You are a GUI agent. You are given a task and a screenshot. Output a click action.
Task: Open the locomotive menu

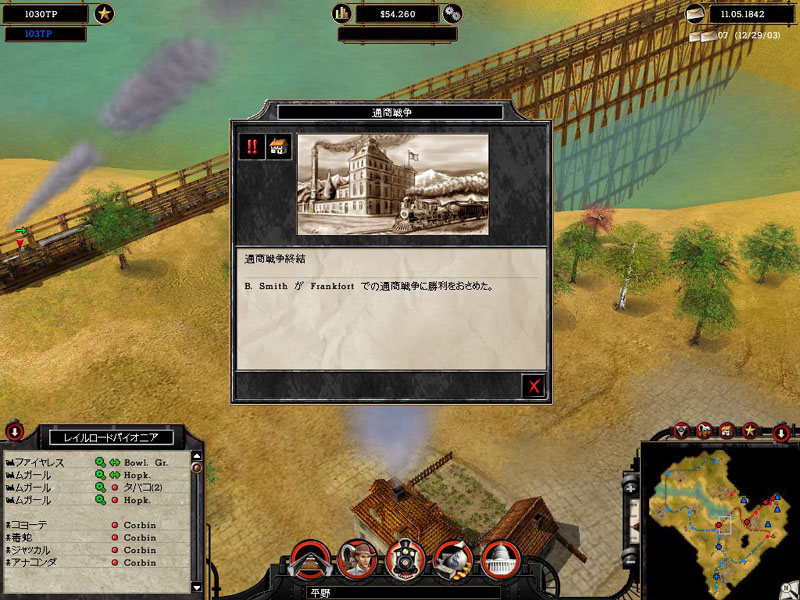[403, 560]
